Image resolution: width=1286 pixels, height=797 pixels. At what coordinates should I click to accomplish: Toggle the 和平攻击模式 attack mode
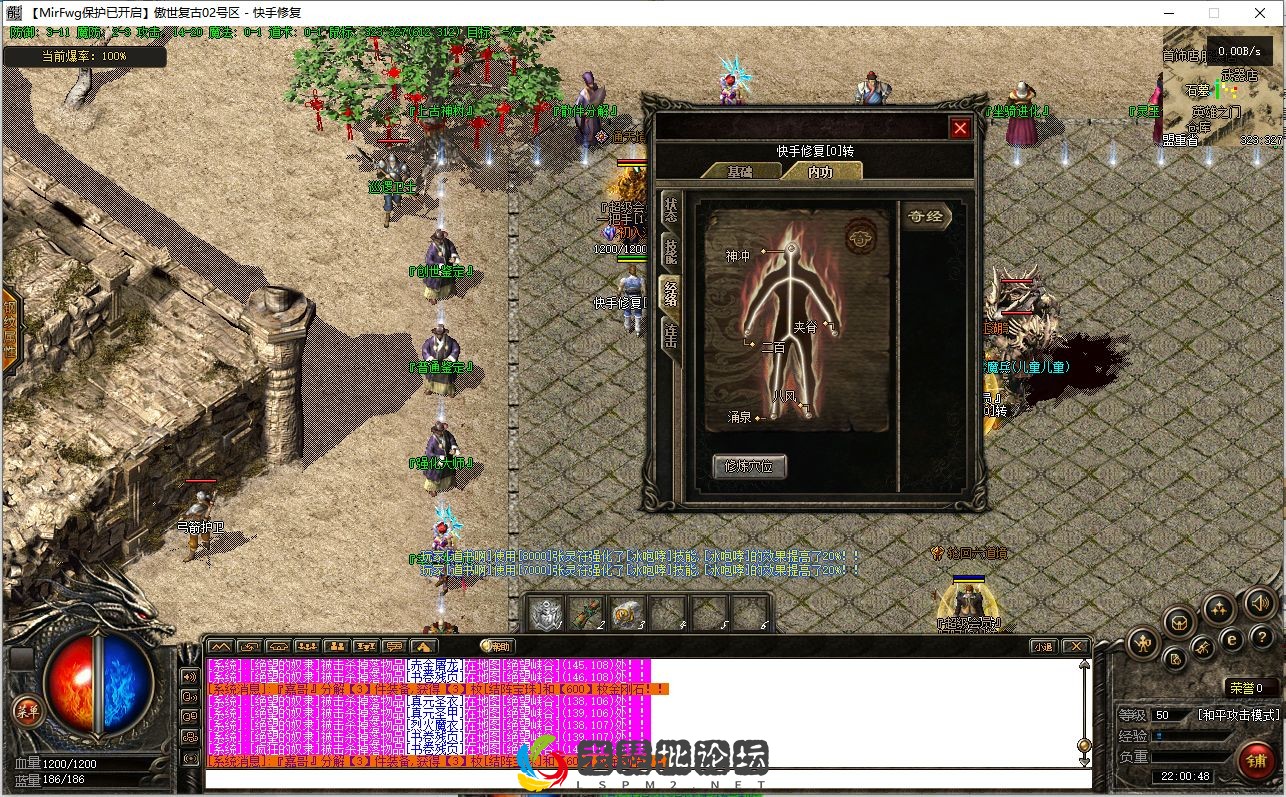point(1238,715)
